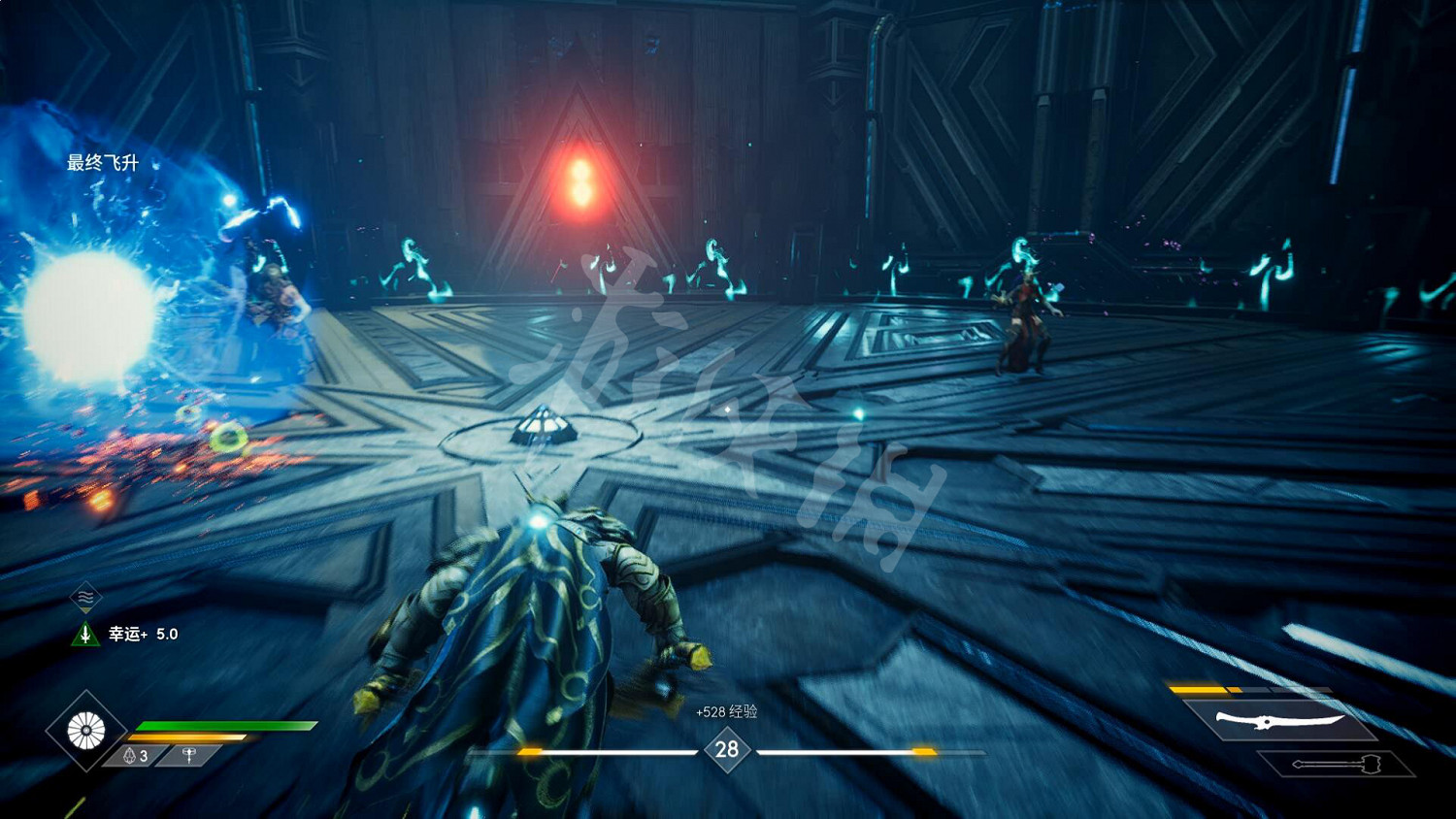This screenshot has width=1456, height=819.
Task: Check the wavy-lines status effect diamond icon
Action: [85, 598]
